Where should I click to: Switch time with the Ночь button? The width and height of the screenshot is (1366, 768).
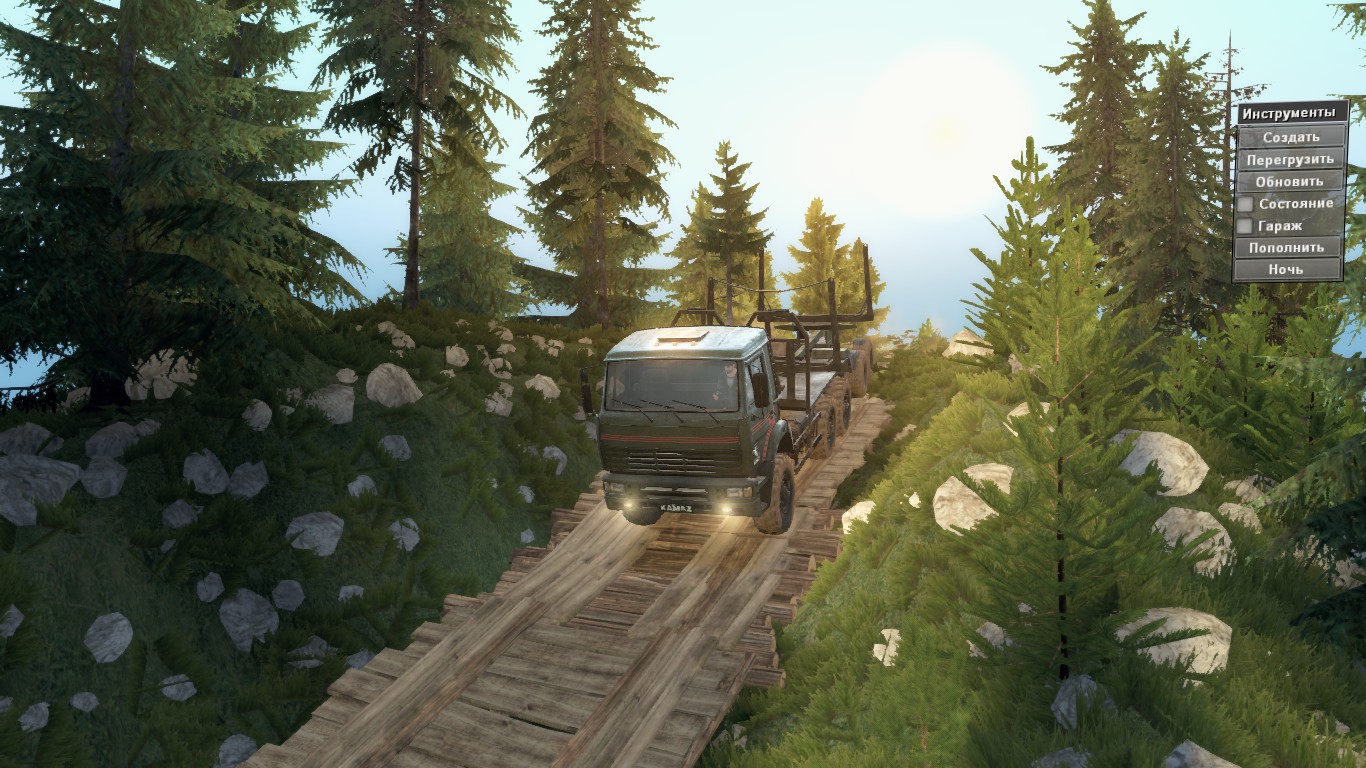point(1287,269)
